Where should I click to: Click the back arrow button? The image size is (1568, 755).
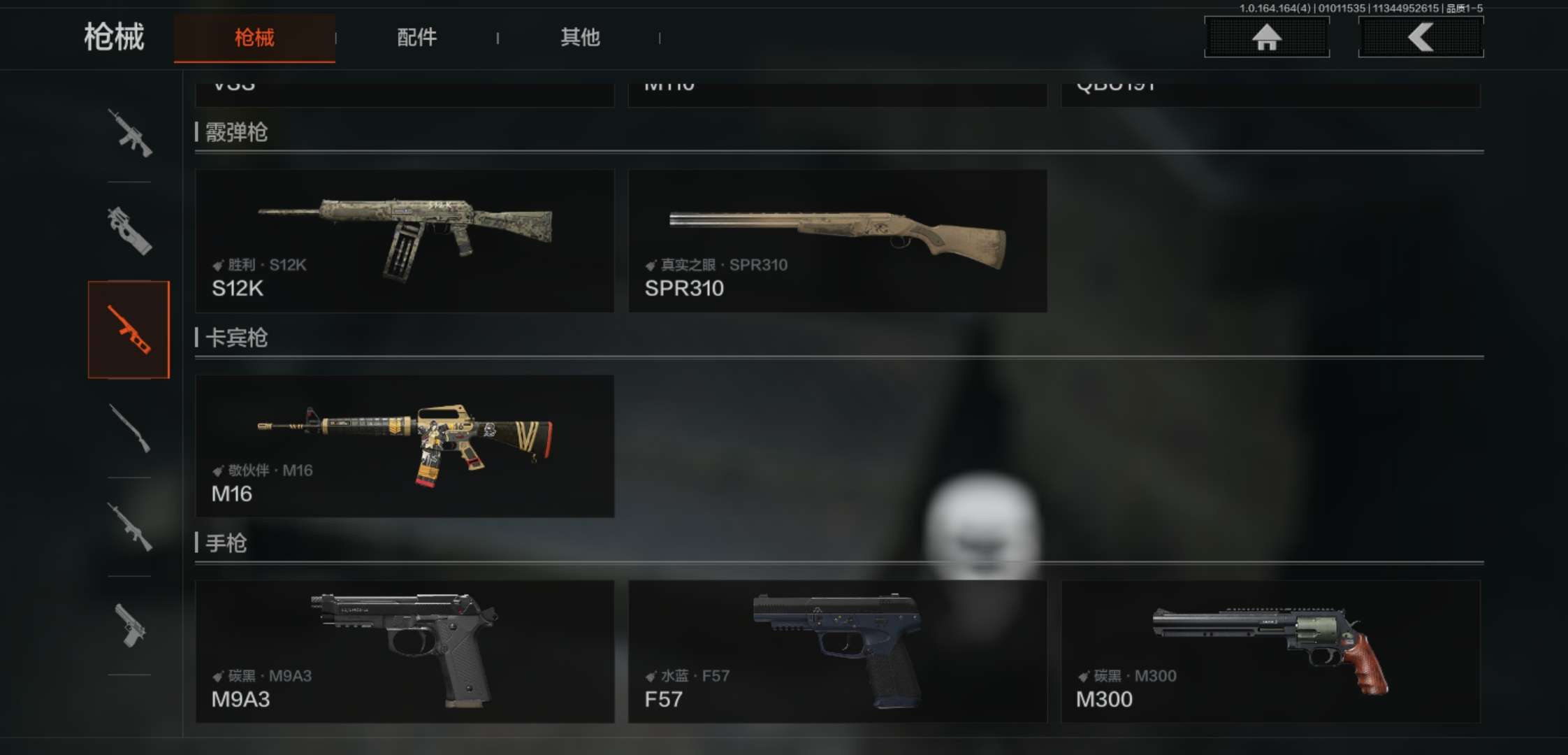click(1421, 37)
